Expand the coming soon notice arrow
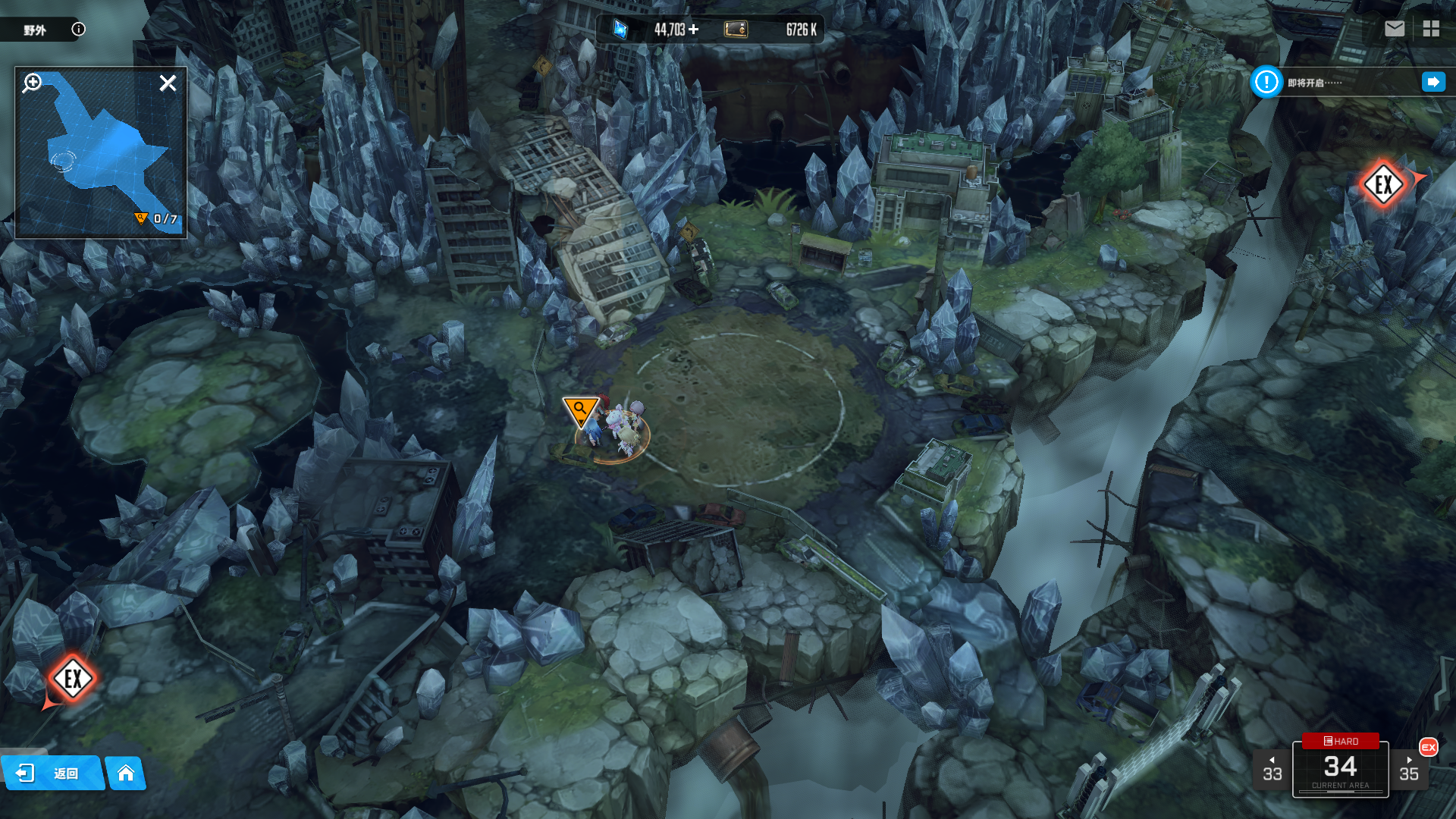 1432,82
